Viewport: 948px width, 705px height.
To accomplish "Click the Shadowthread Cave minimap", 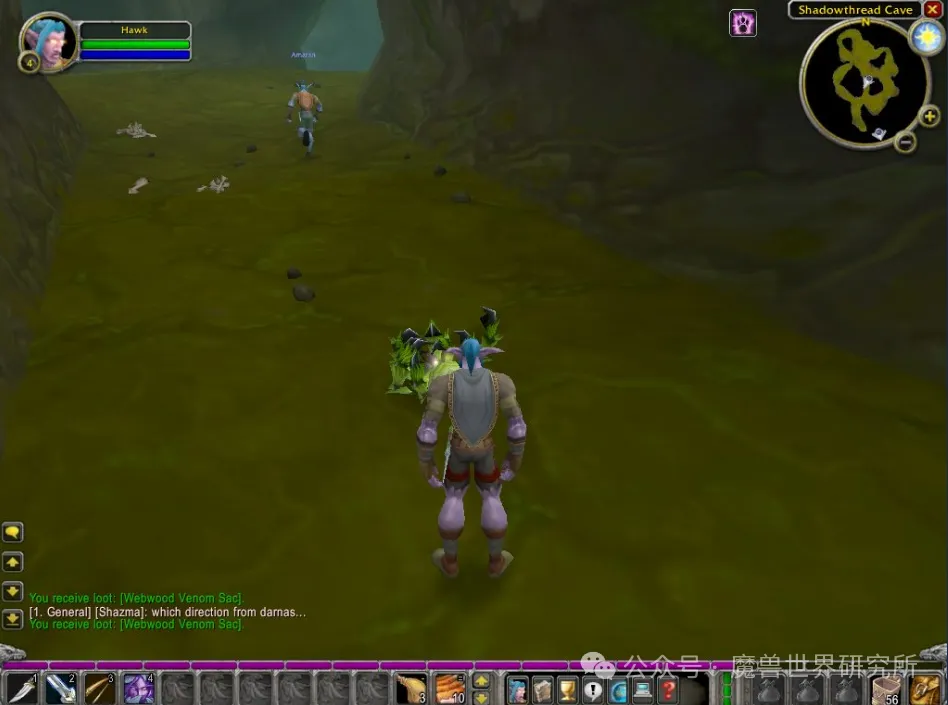I will (862, 80).
